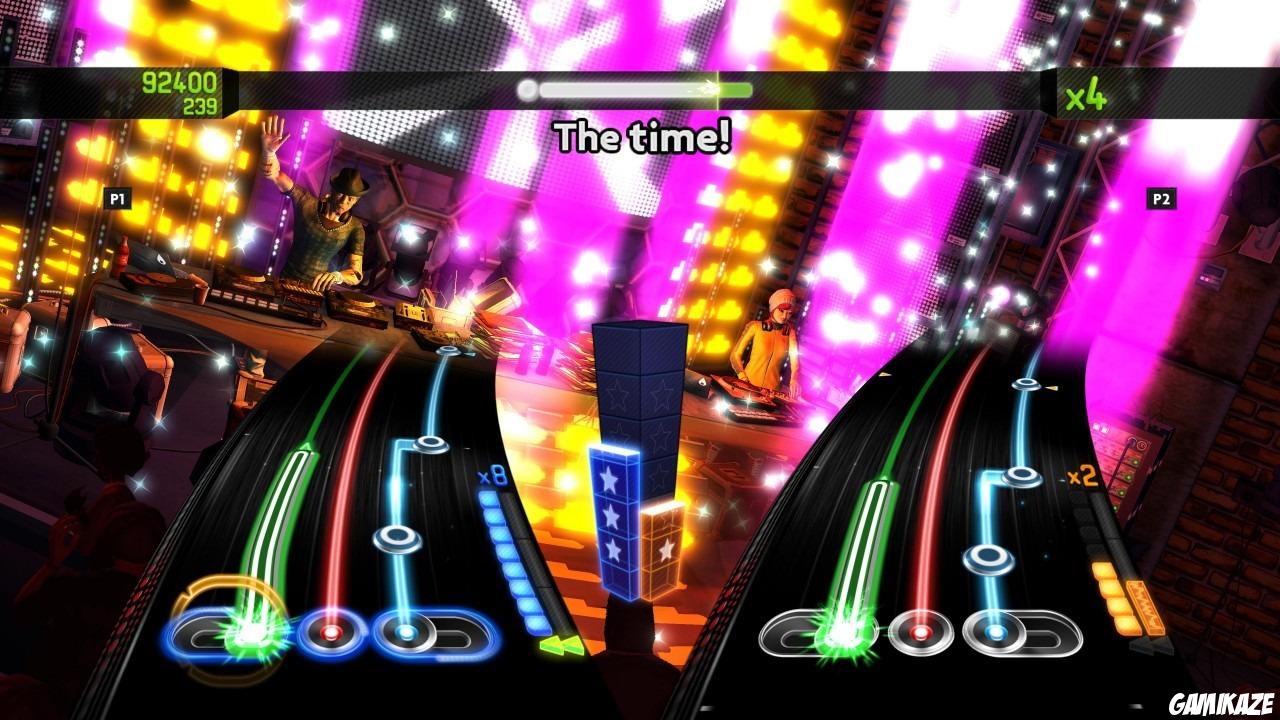
Task: Select P2 blue scratch pad
Action: tap(994, 632)
